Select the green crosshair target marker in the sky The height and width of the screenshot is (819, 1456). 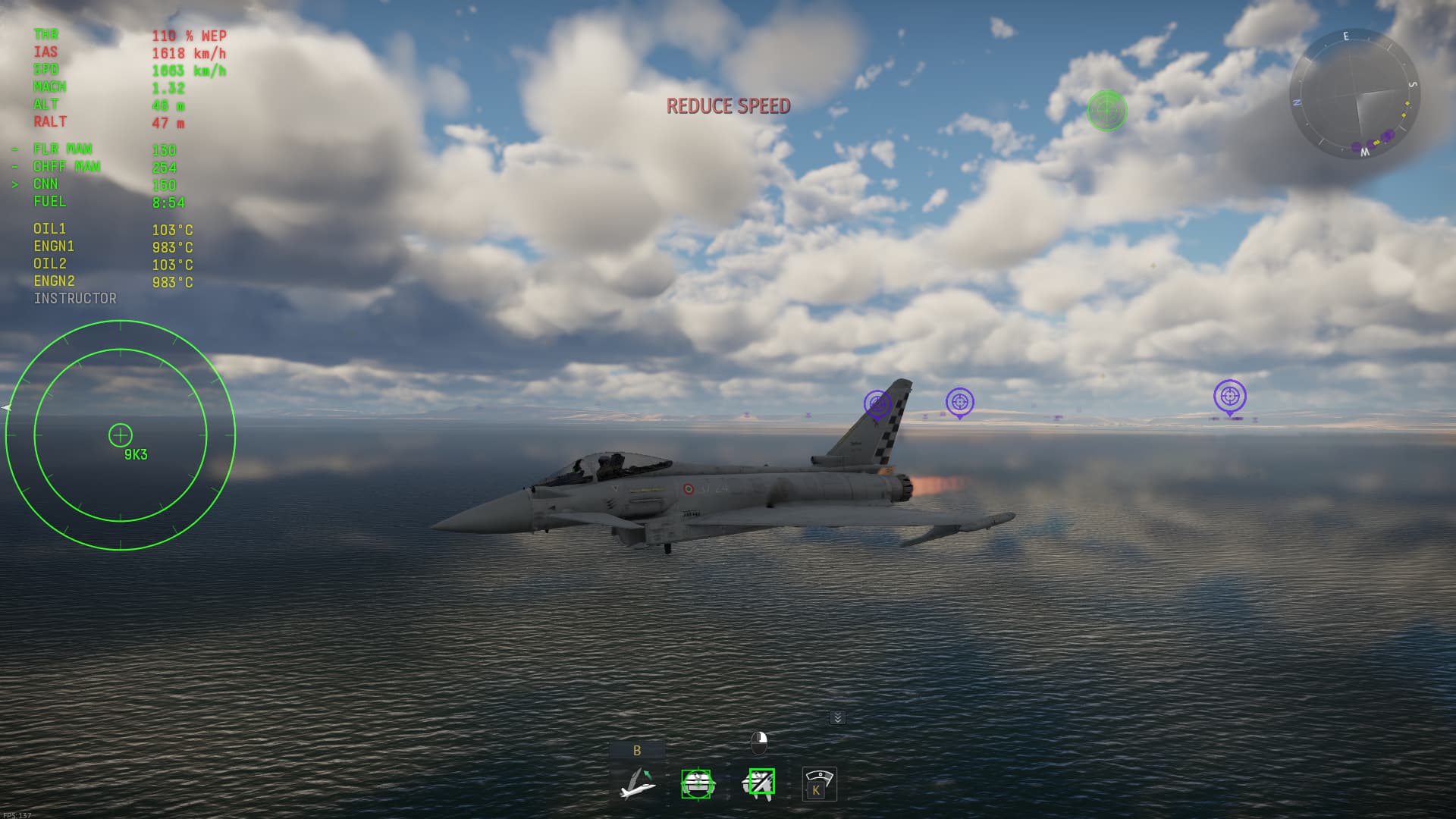[1106, 111]
